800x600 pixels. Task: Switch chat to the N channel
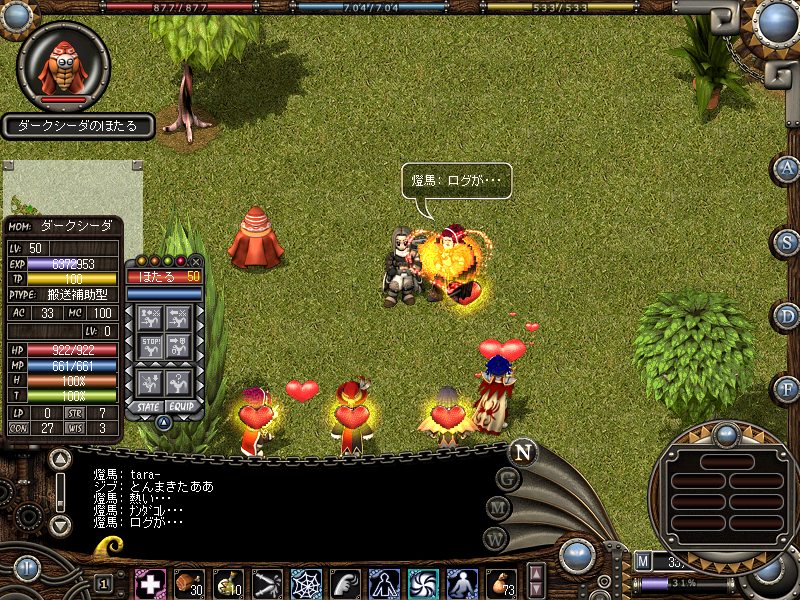tap(521, 451)
